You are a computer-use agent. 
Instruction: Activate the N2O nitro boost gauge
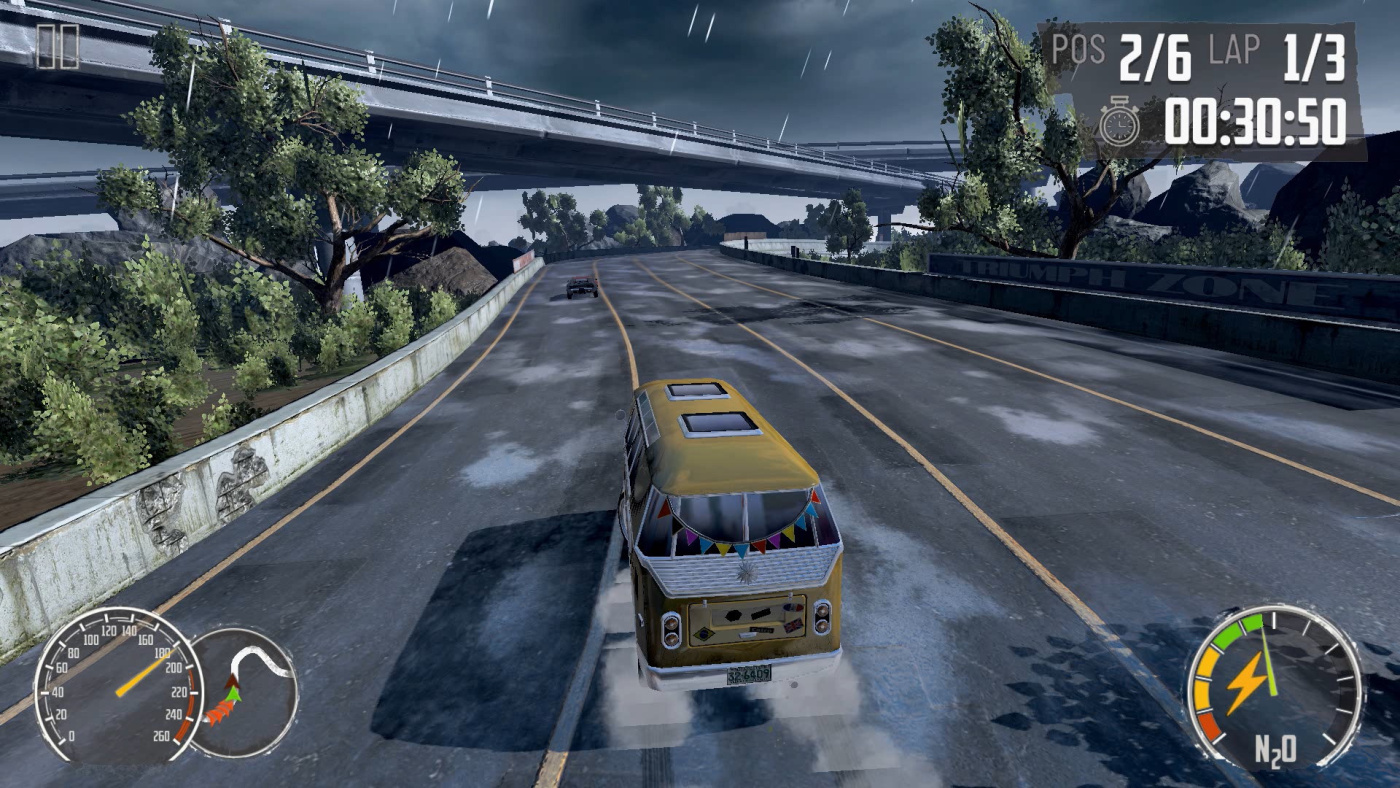[1273, 687]
